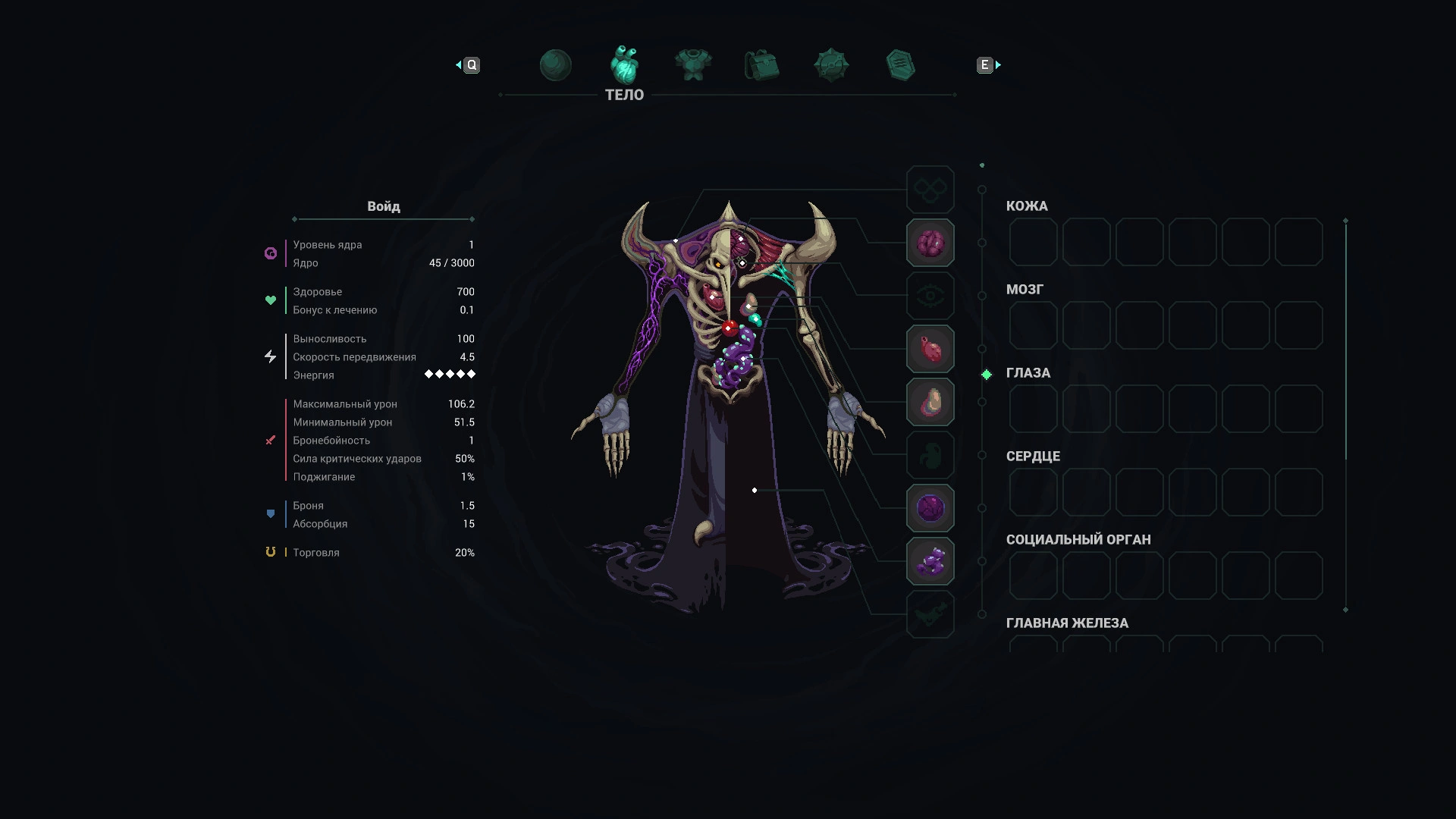Choose the empty eye organ slot
The width and height of the screenshot is (1456, 819).
tap(930, 296)
